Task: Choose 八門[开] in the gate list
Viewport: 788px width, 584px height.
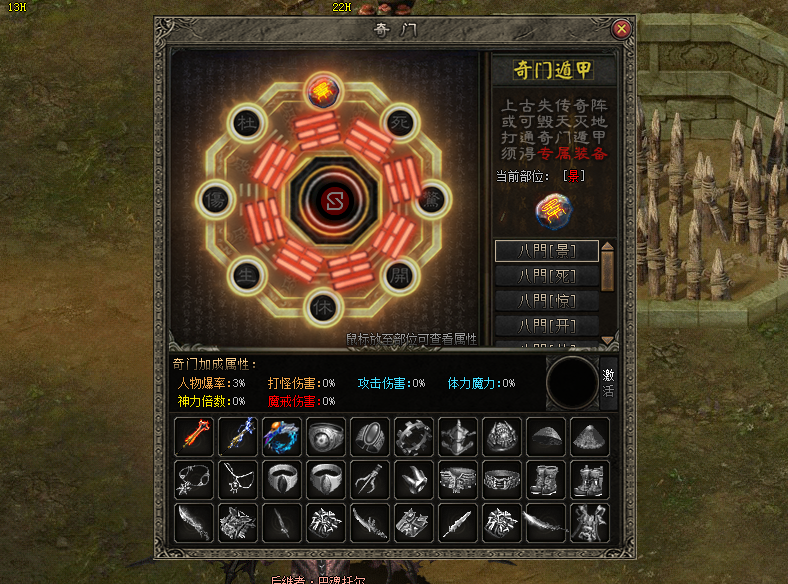Action: pyautogui.click(x=546, y=326)
